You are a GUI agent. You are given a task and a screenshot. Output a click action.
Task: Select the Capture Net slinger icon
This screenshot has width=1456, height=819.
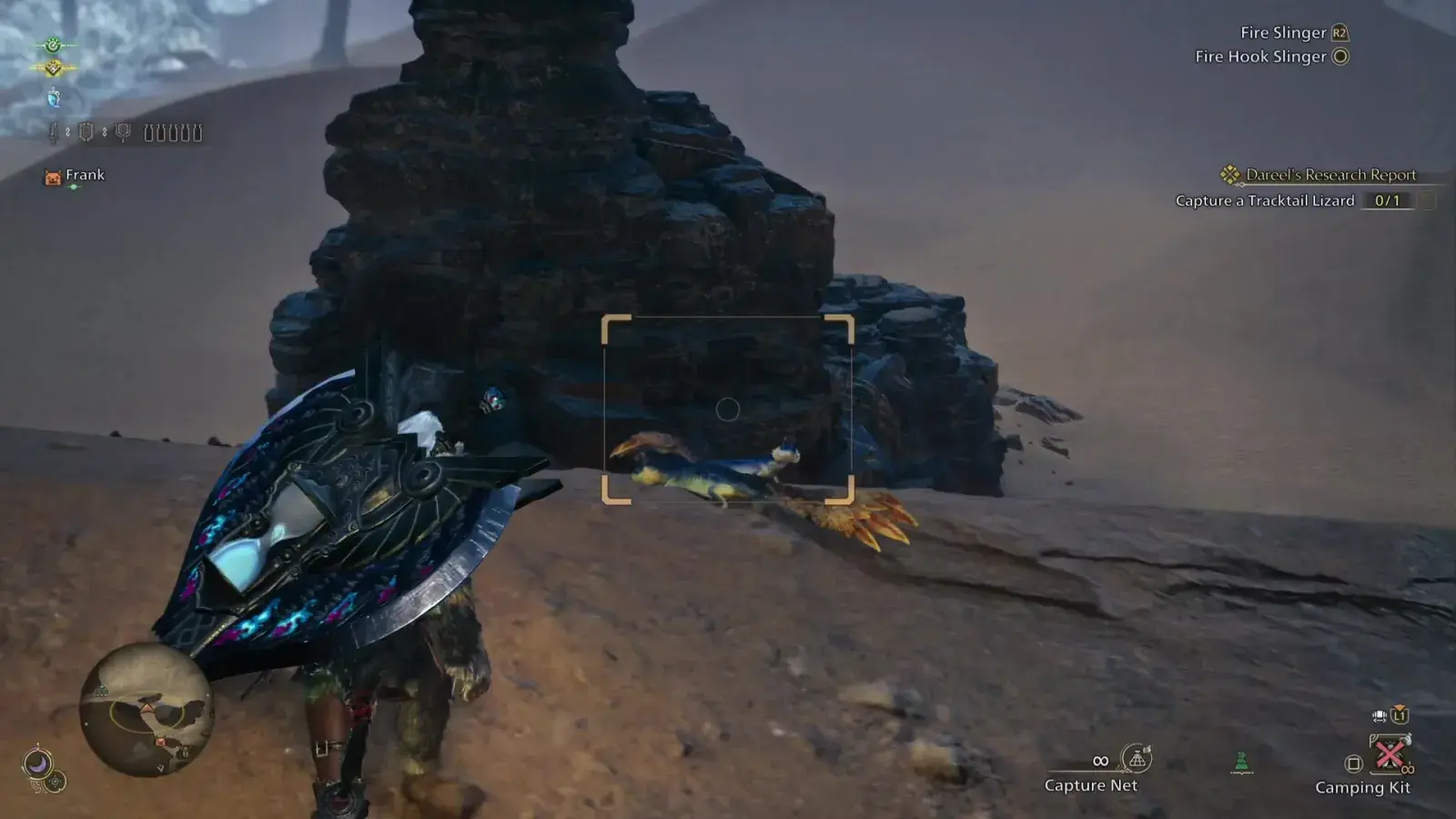1137,758
